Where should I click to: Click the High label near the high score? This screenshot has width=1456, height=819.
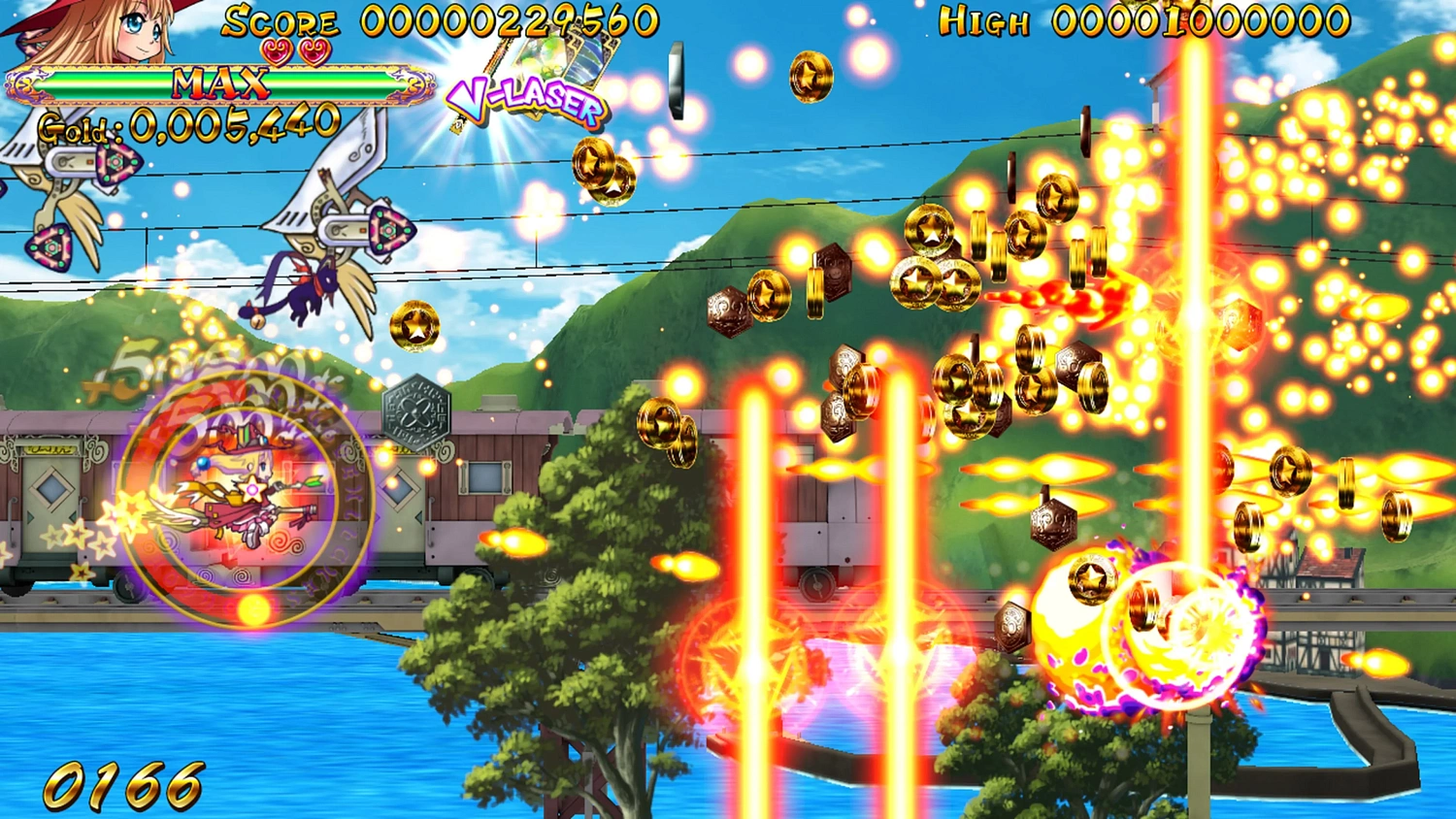point(983,21)
